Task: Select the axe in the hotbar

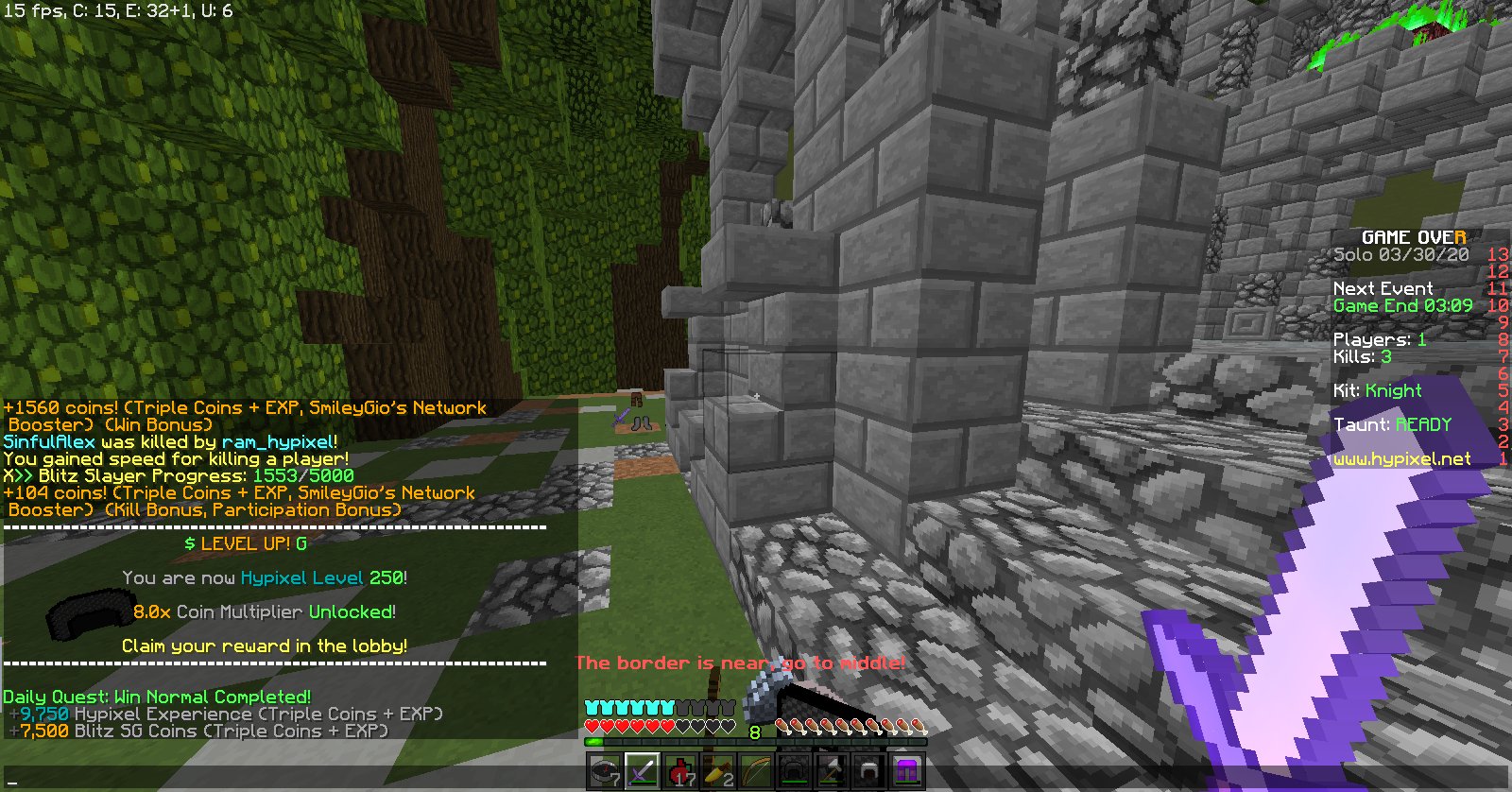Action: click(x=831, y=770)
